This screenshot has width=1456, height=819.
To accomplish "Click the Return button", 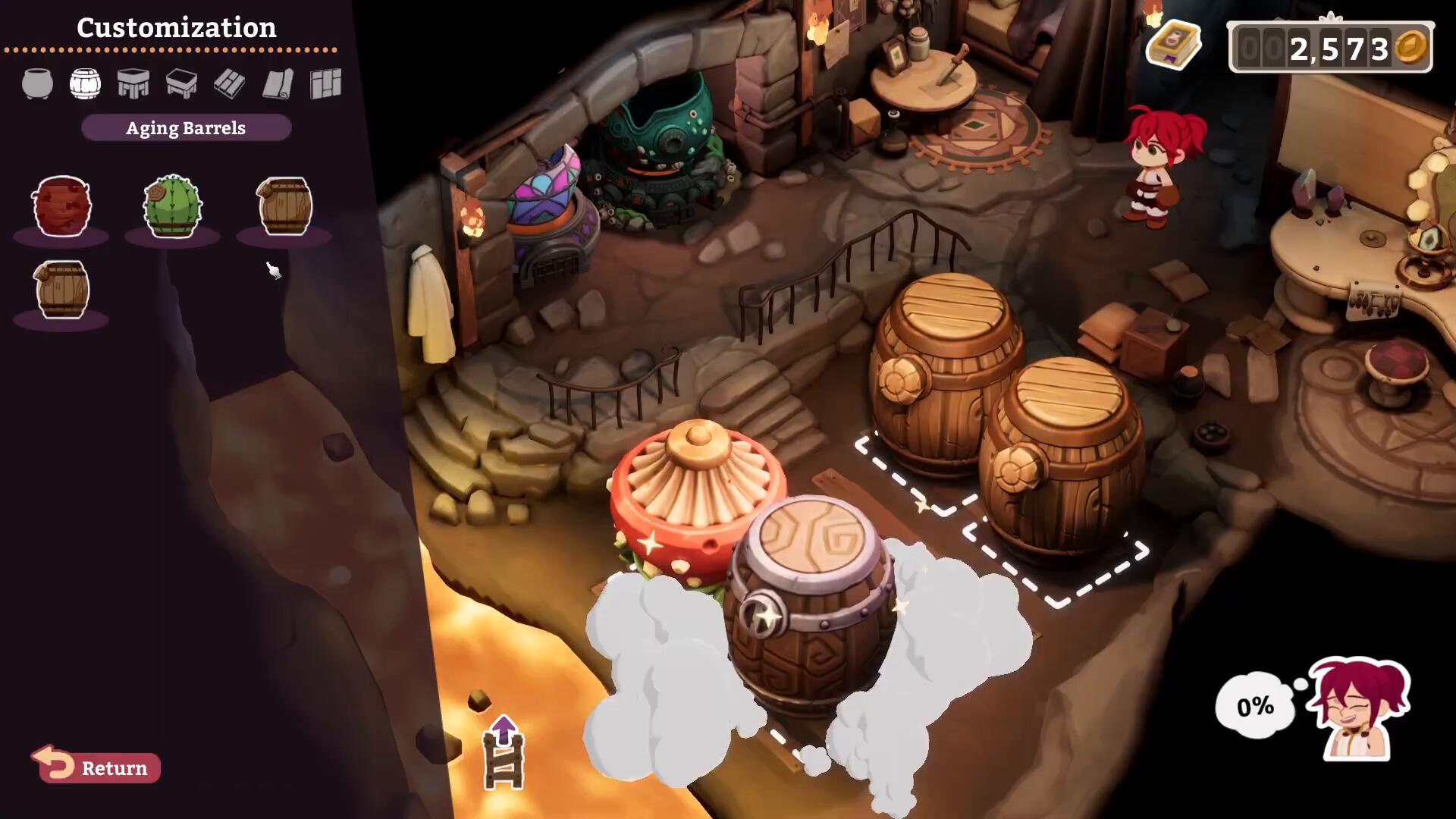I will [x=97, y=767].
